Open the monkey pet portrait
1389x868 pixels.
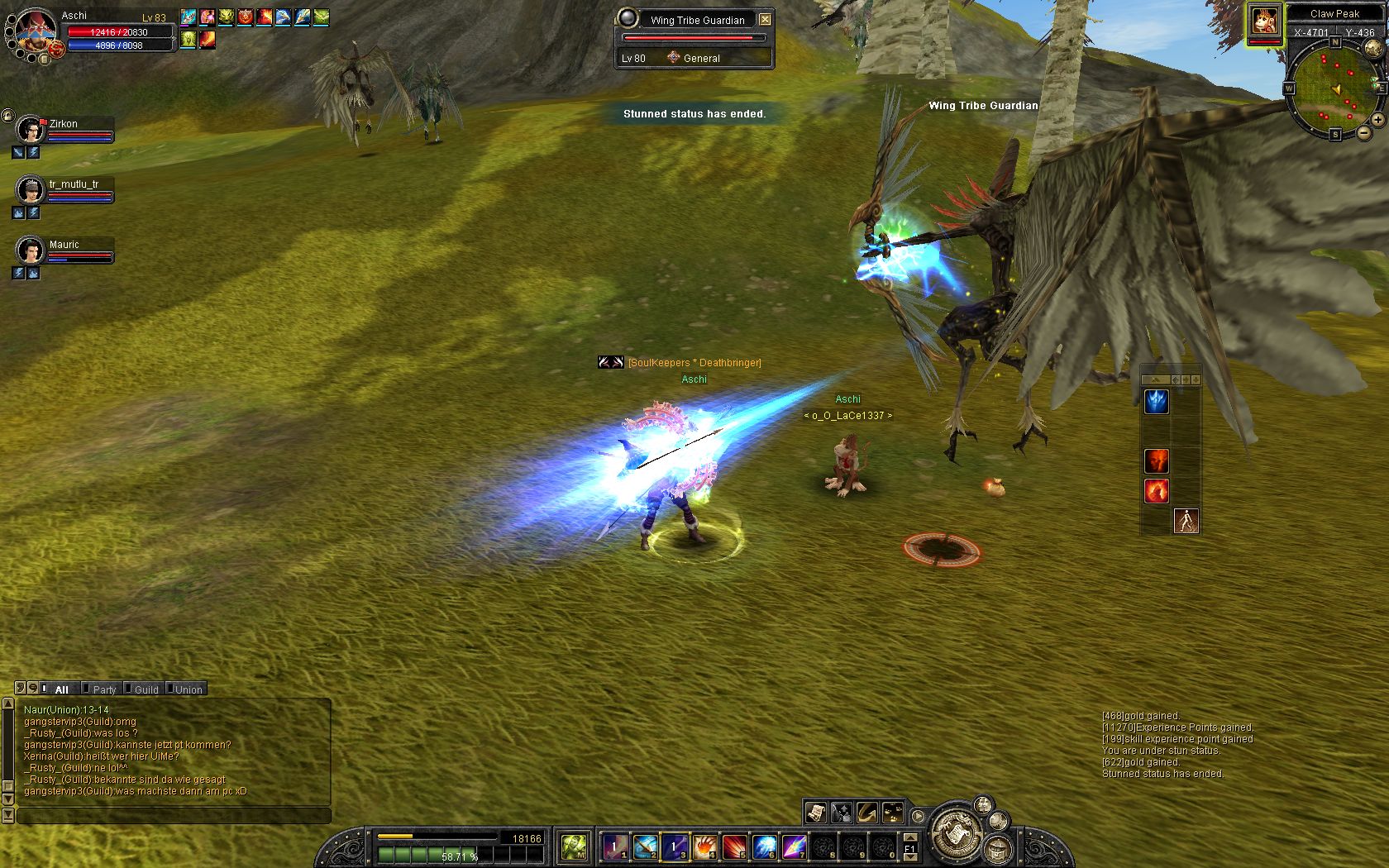tap(1264, 20)
